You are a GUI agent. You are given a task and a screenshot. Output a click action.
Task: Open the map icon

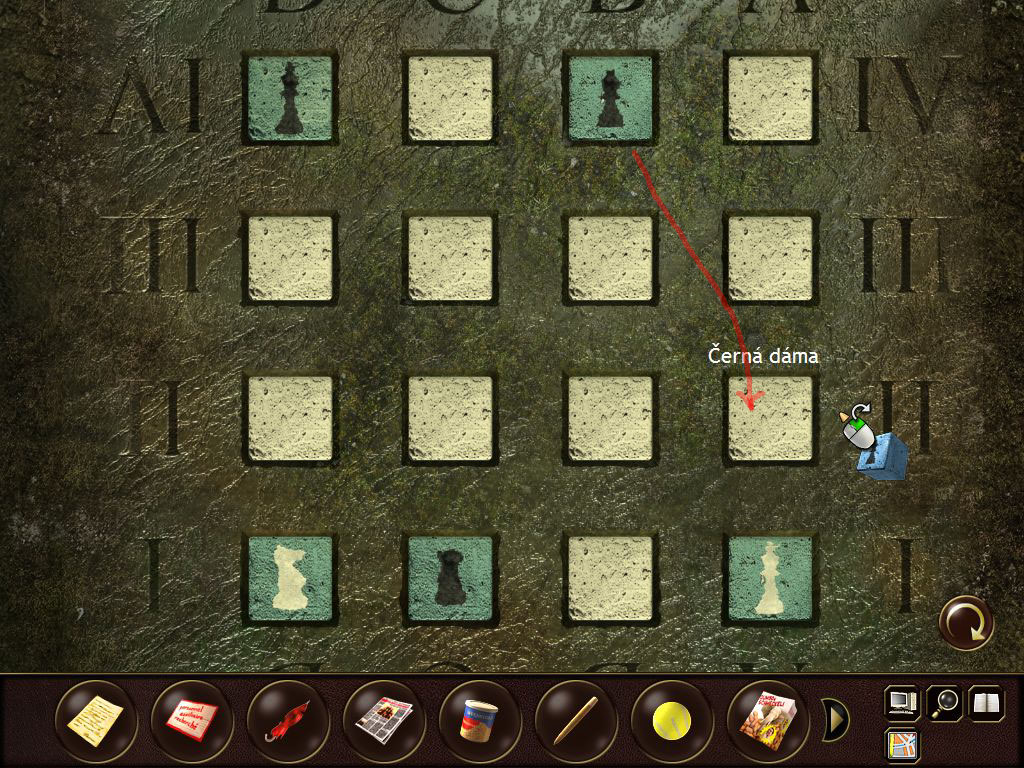902,744
